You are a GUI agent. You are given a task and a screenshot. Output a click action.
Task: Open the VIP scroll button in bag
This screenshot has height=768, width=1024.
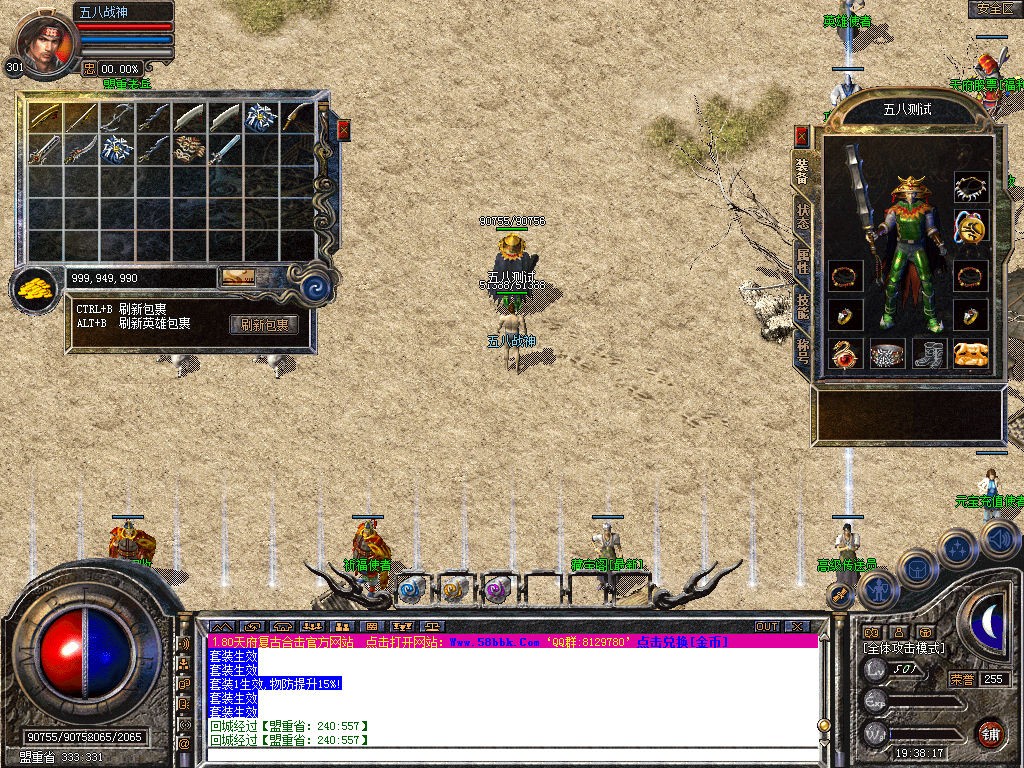point(238,277)
